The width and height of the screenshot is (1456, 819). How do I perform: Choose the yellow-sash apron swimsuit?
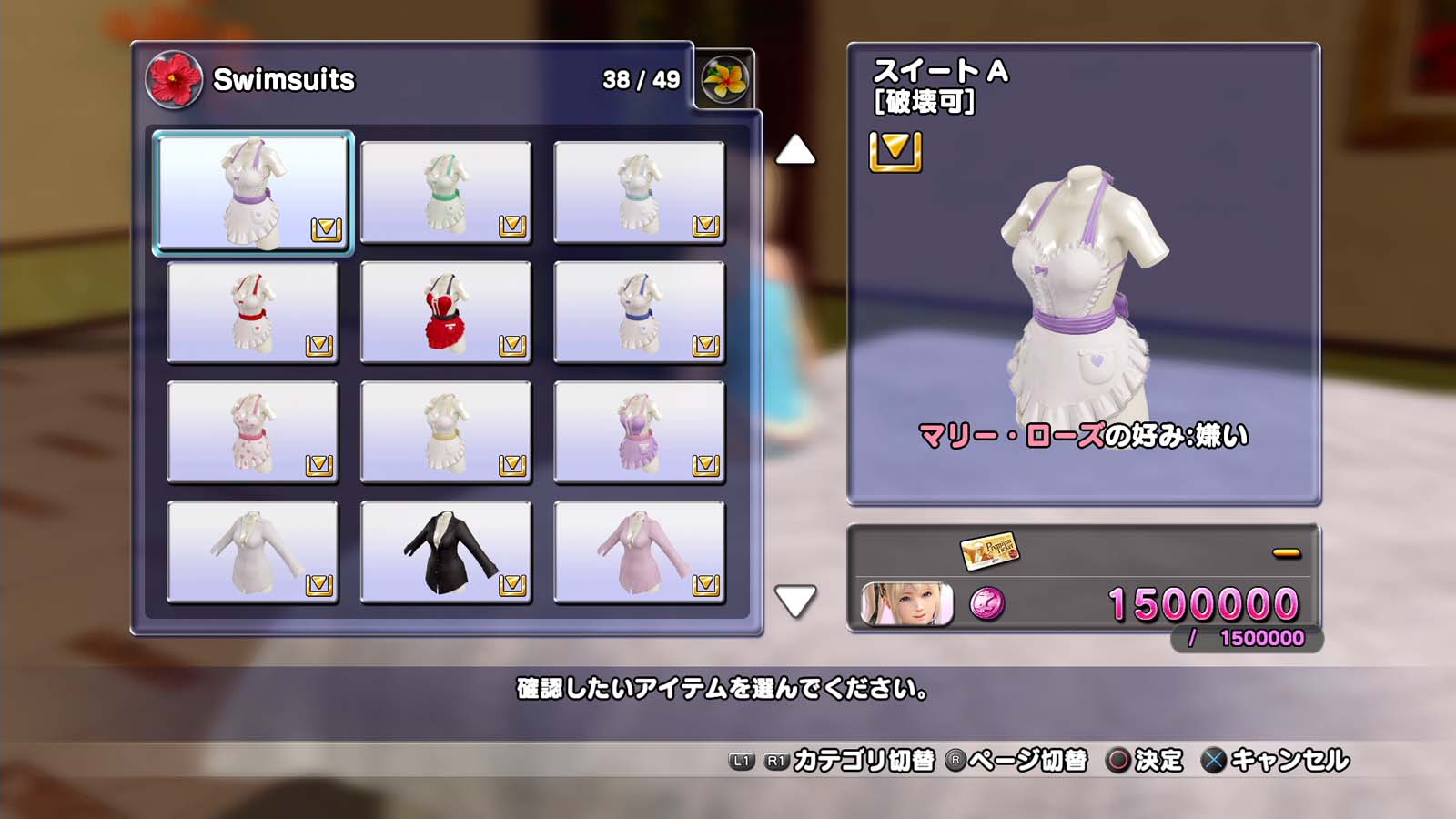[446, 432]
